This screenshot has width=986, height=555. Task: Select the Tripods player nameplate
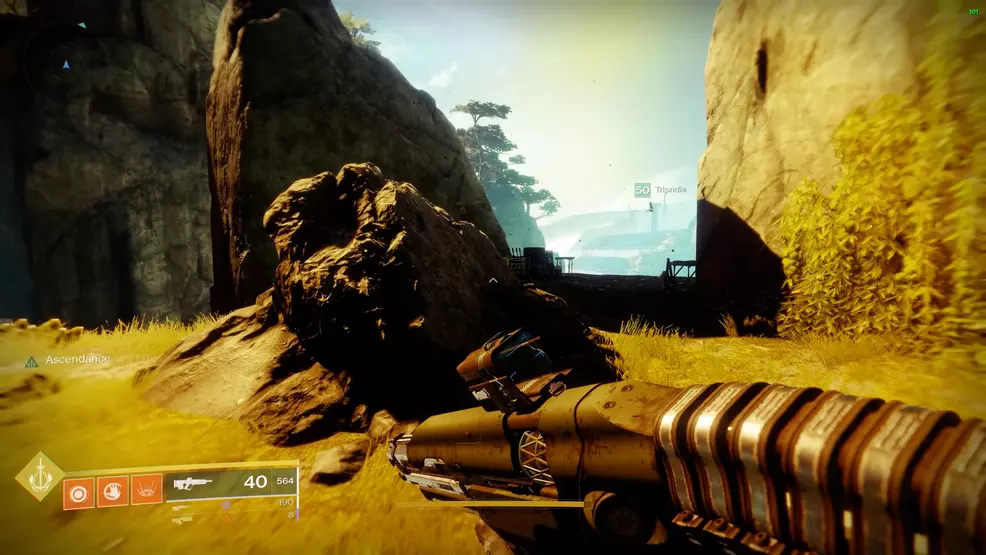[661, 189]
